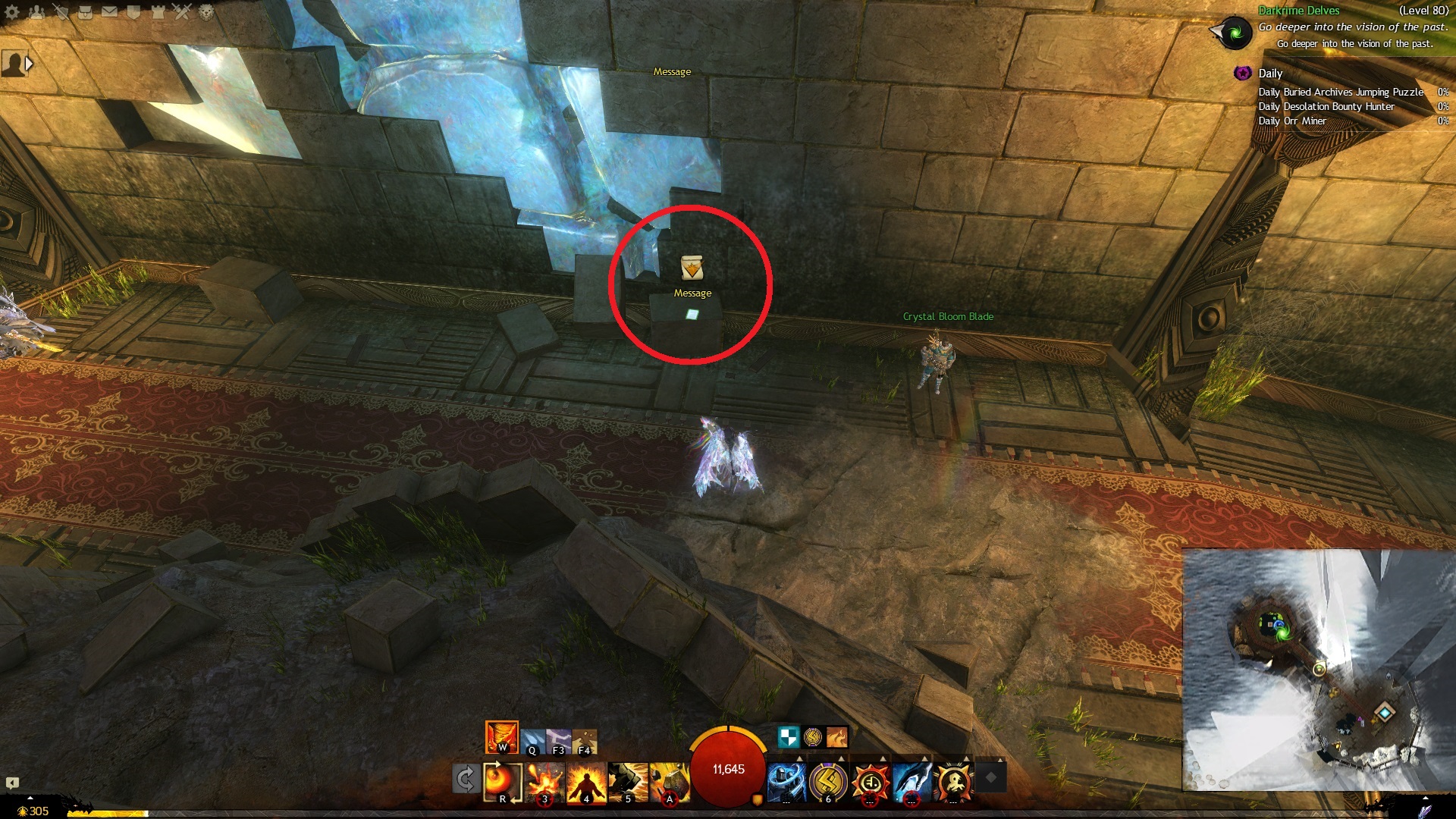The image size is (1456, 819).
Task: Open the Hero panel sword-and-shield icon
Action: [61, 12]
